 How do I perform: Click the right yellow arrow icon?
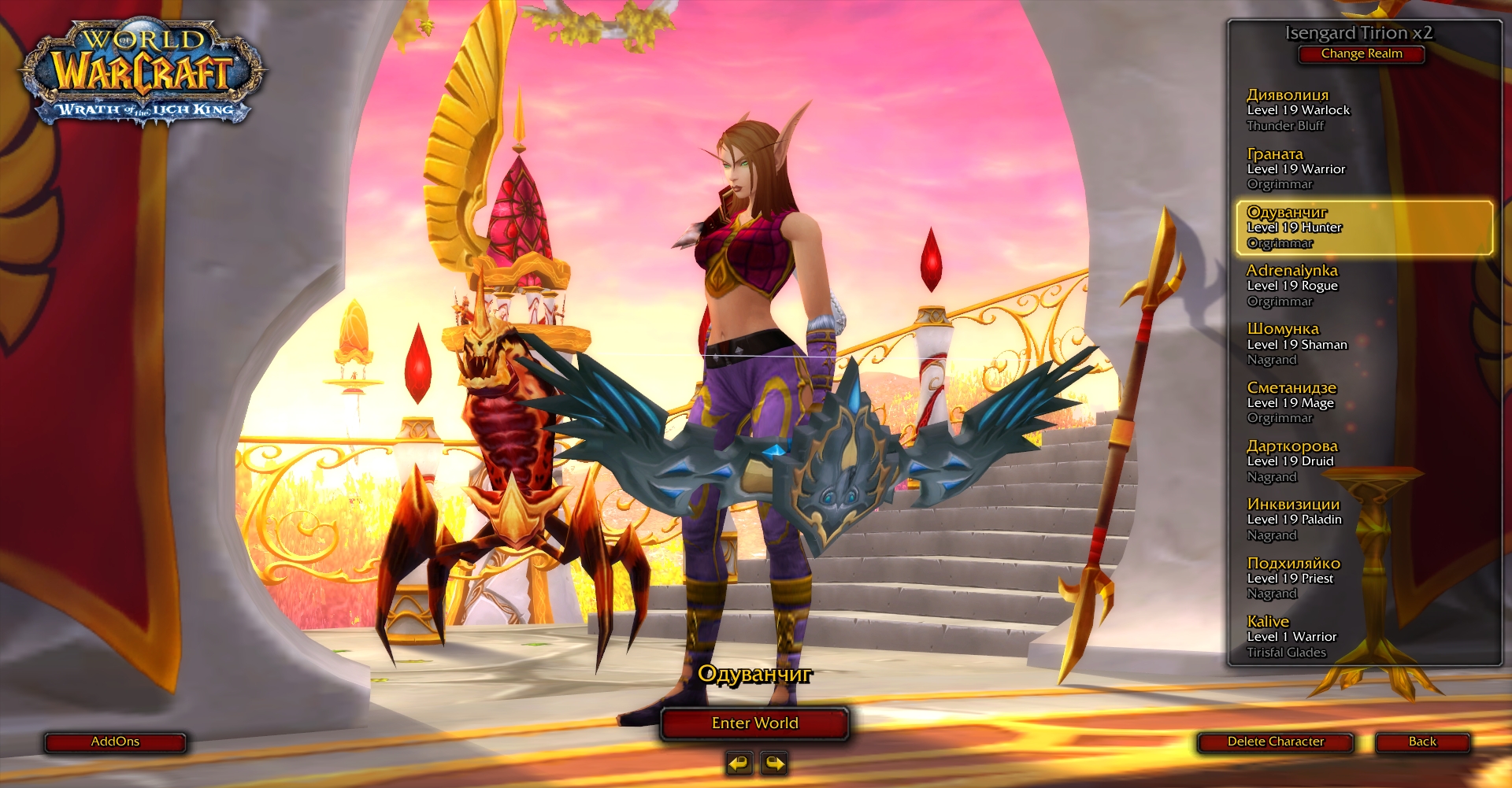773,762
